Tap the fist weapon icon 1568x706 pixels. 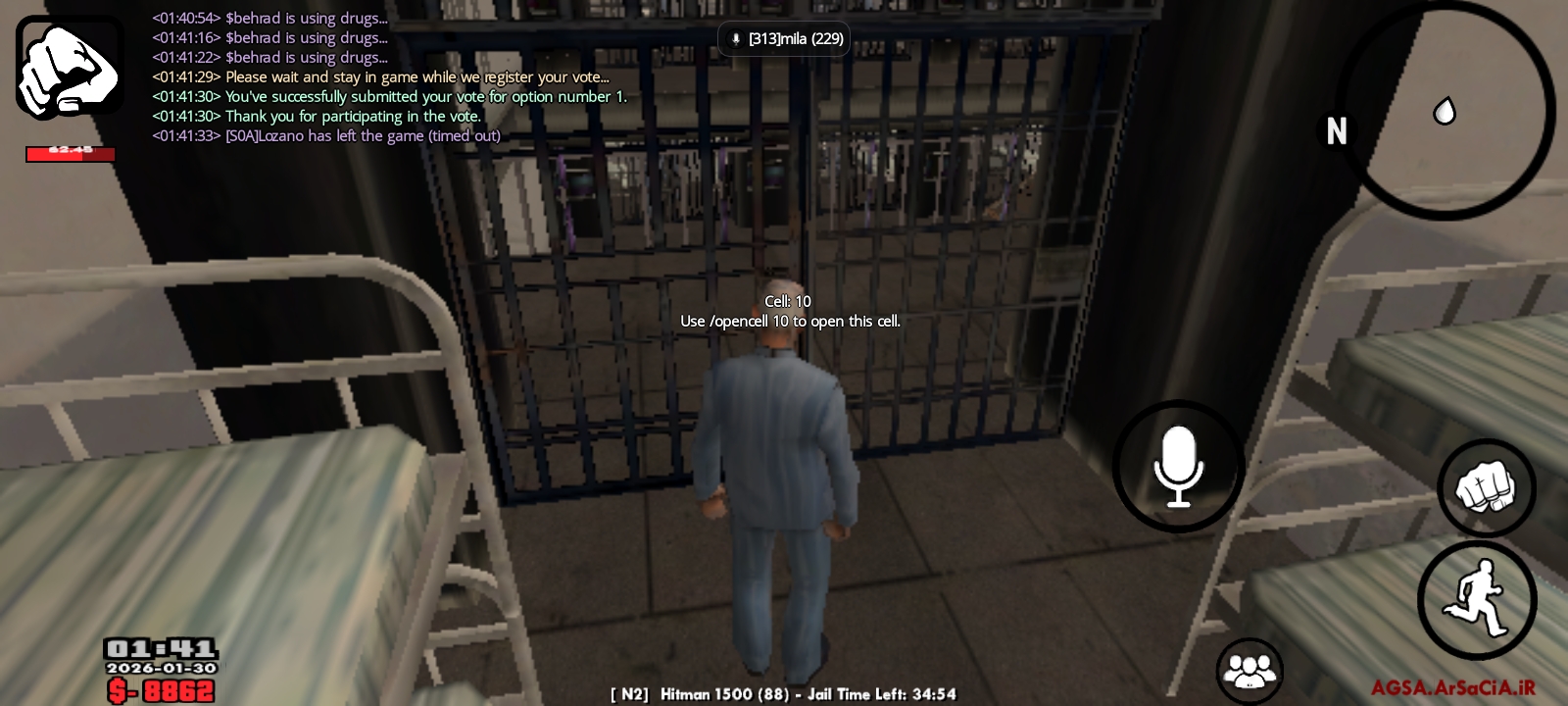coord(70,67)
